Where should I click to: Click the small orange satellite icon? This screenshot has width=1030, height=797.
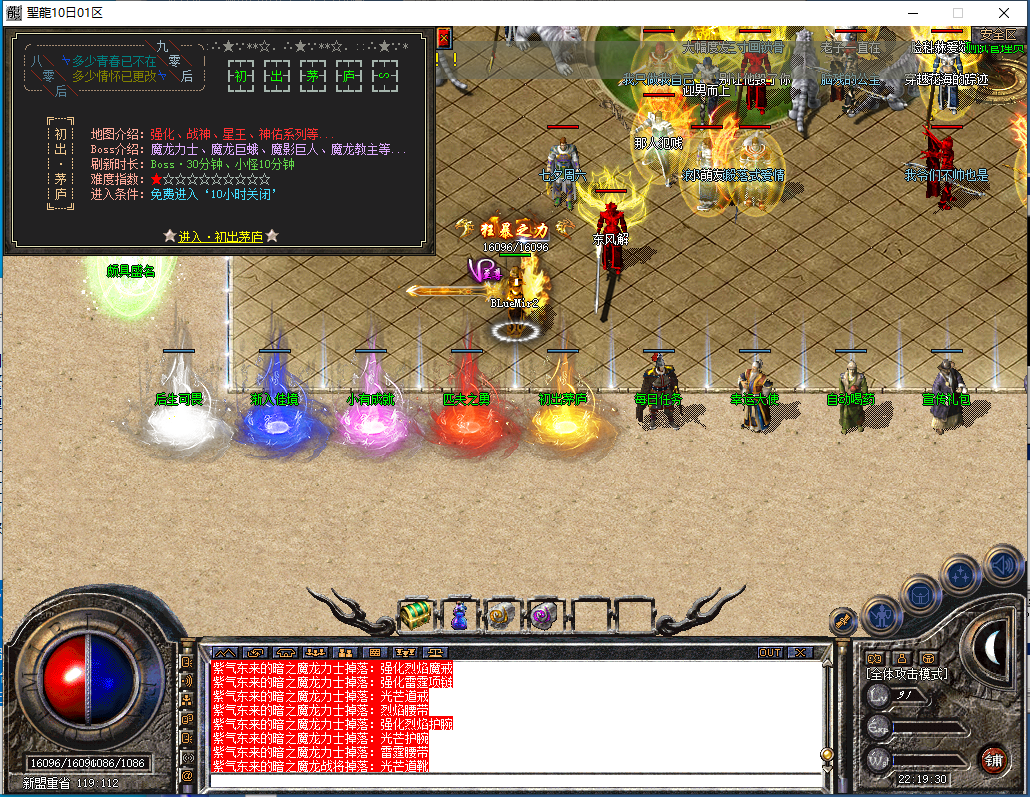(x=843, y=620)
